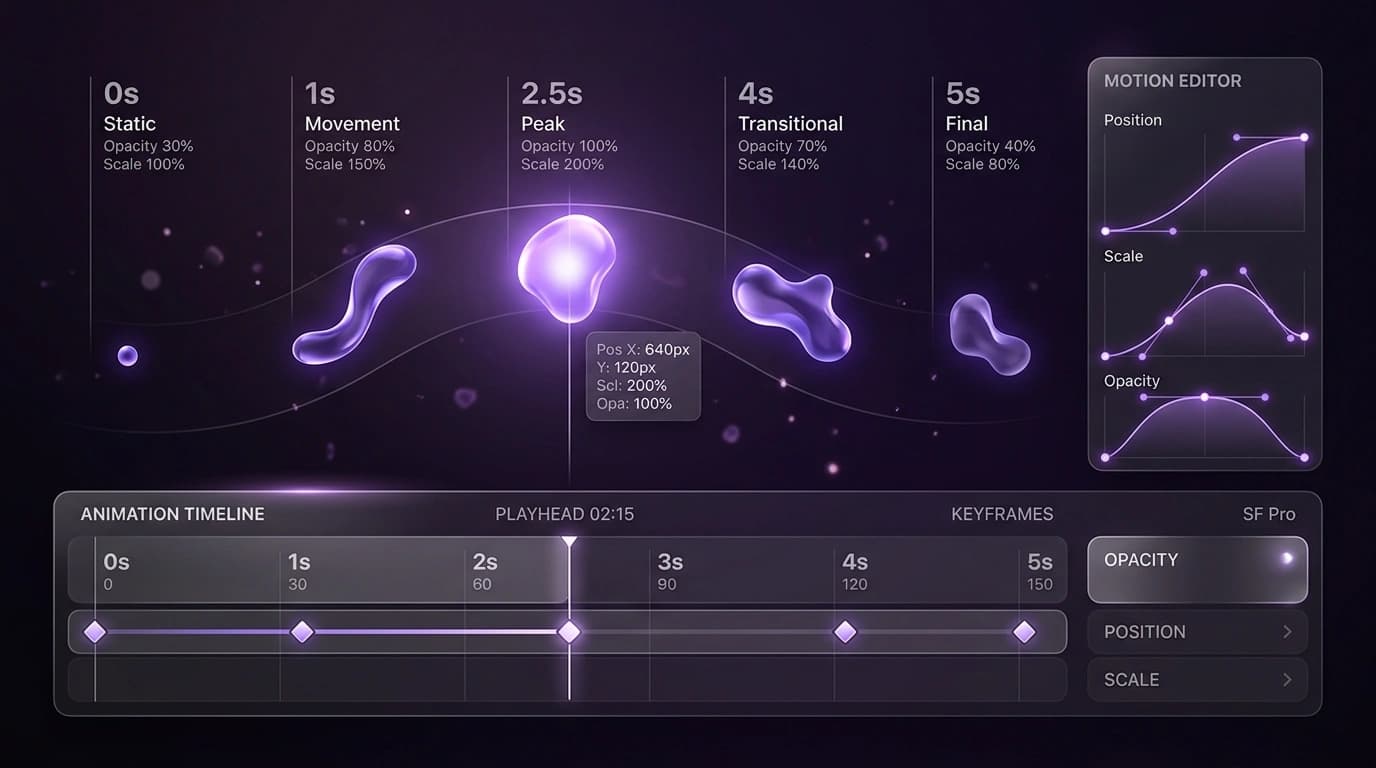Viewport: 1376px width, 768px height.
Task: Select the keyframe diamond at 1s
Action: [302, 632]
